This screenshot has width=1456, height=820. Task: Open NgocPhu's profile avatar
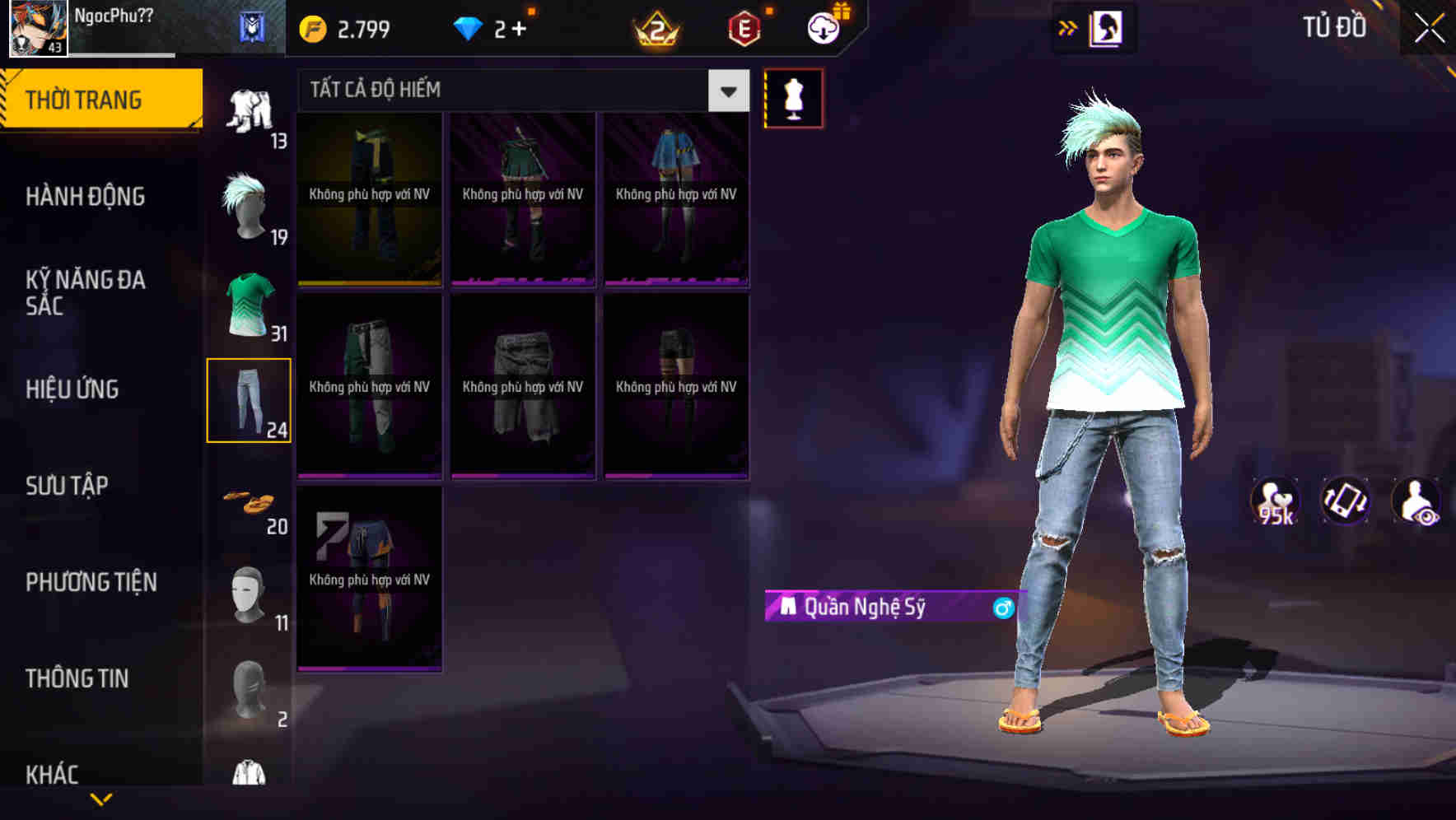[36, 27]
